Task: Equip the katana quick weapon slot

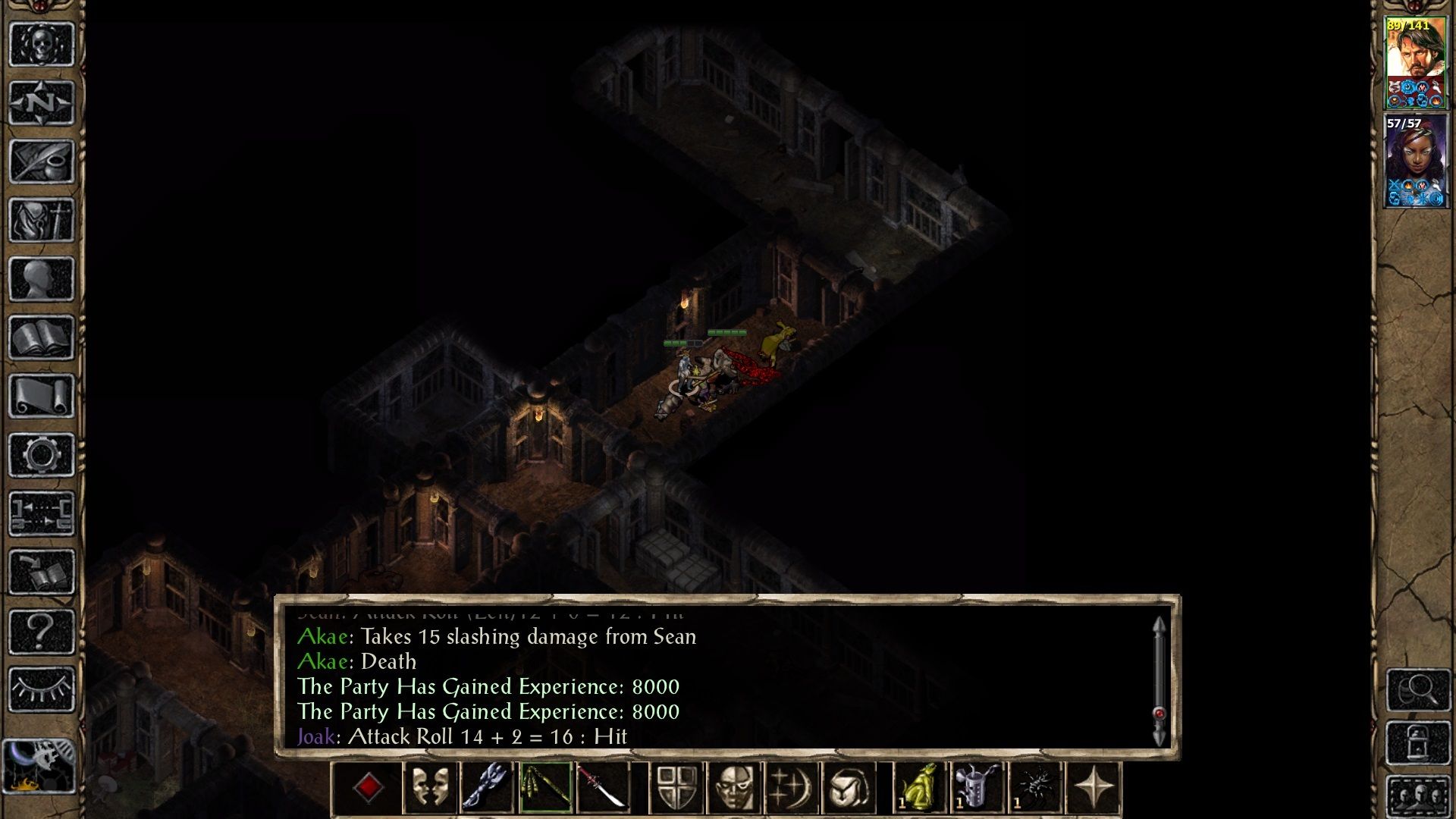Action: 602,787
